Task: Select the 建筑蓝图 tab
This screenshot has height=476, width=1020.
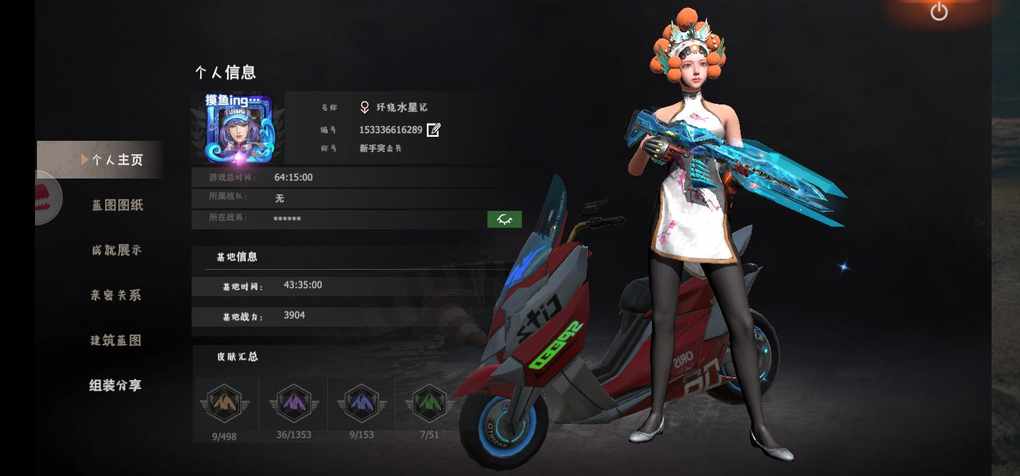Action: tap(117, 340)
